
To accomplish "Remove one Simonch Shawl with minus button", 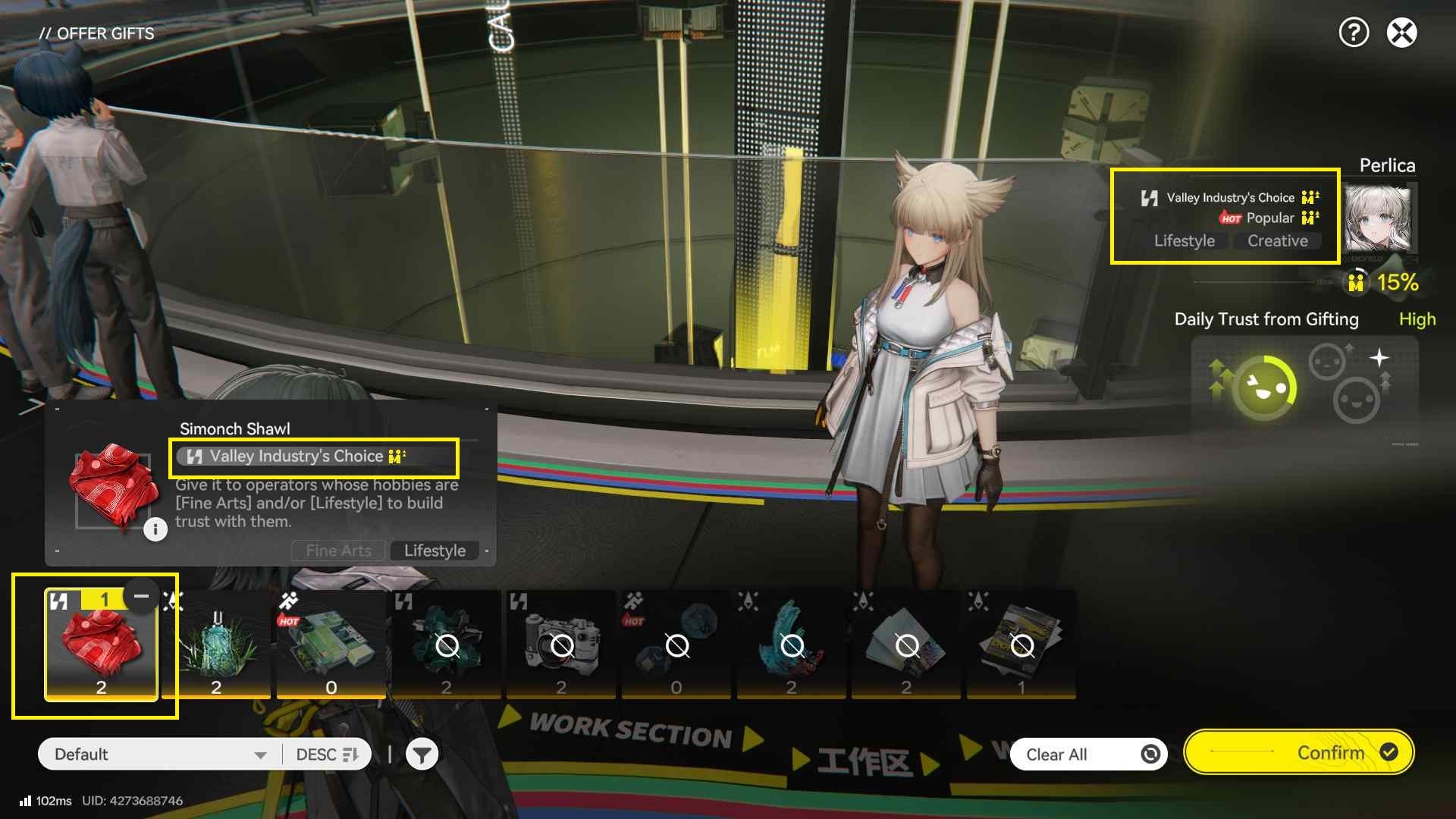I will click(141, 596).
